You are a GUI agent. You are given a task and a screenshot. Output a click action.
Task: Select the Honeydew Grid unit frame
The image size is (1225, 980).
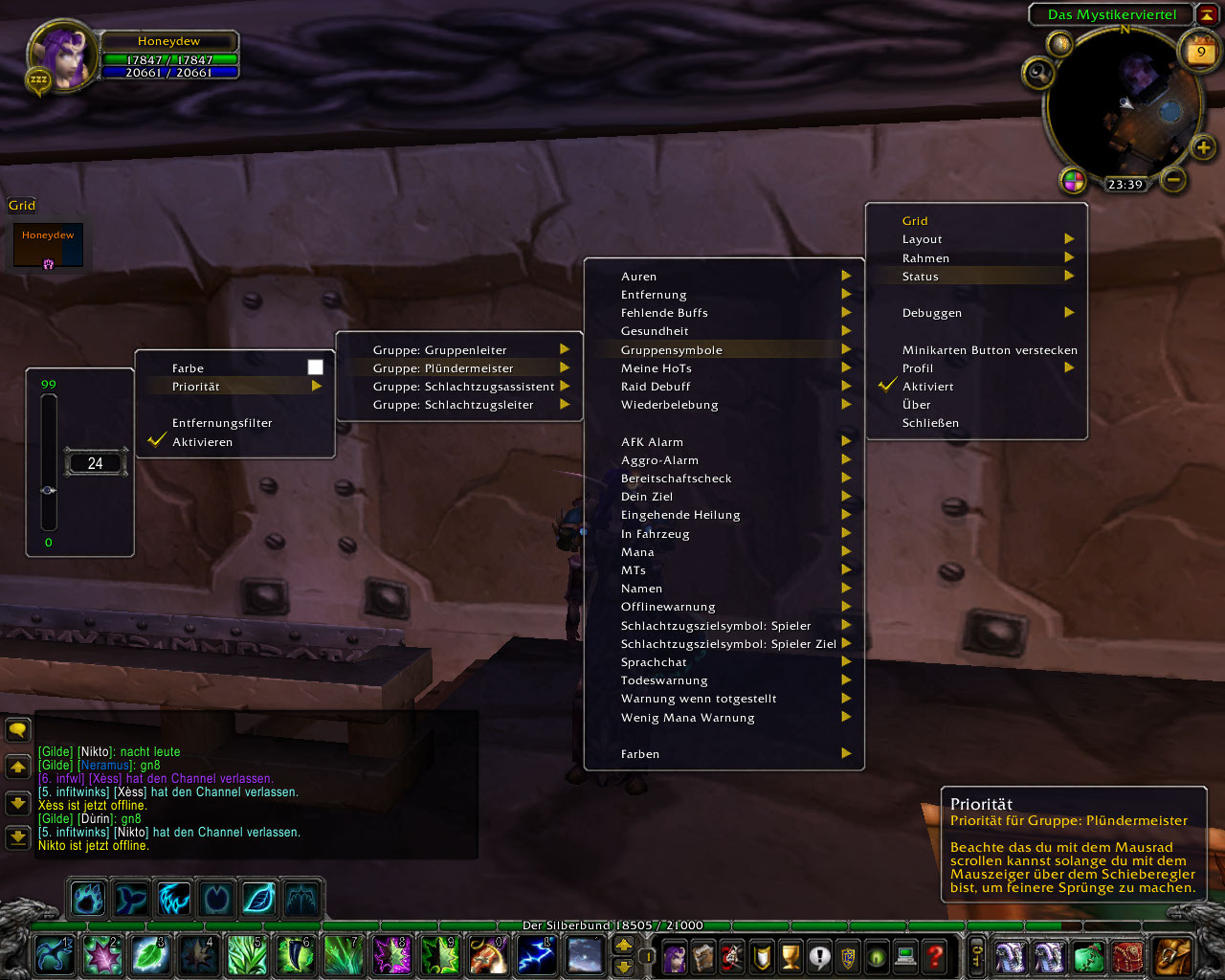48,245
